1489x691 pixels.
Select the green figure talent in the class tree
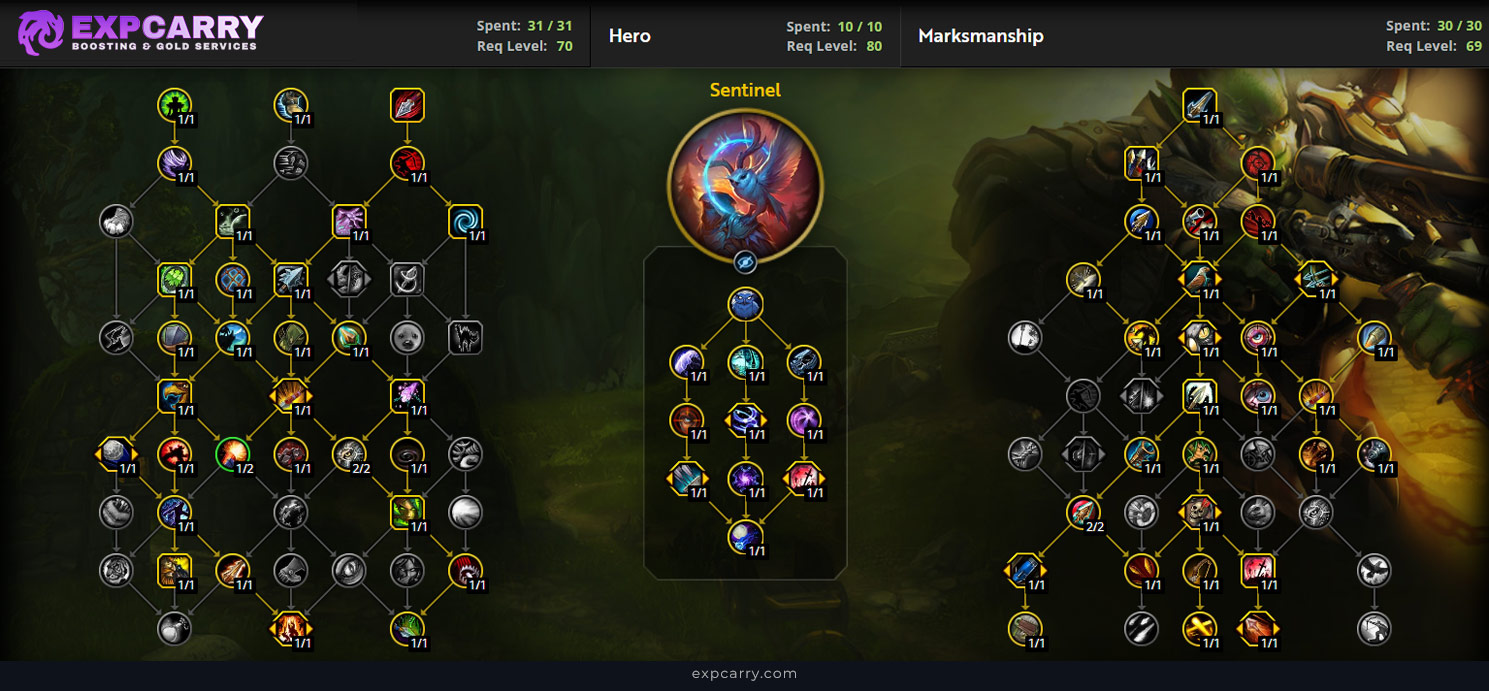click(x=174, y=105)
